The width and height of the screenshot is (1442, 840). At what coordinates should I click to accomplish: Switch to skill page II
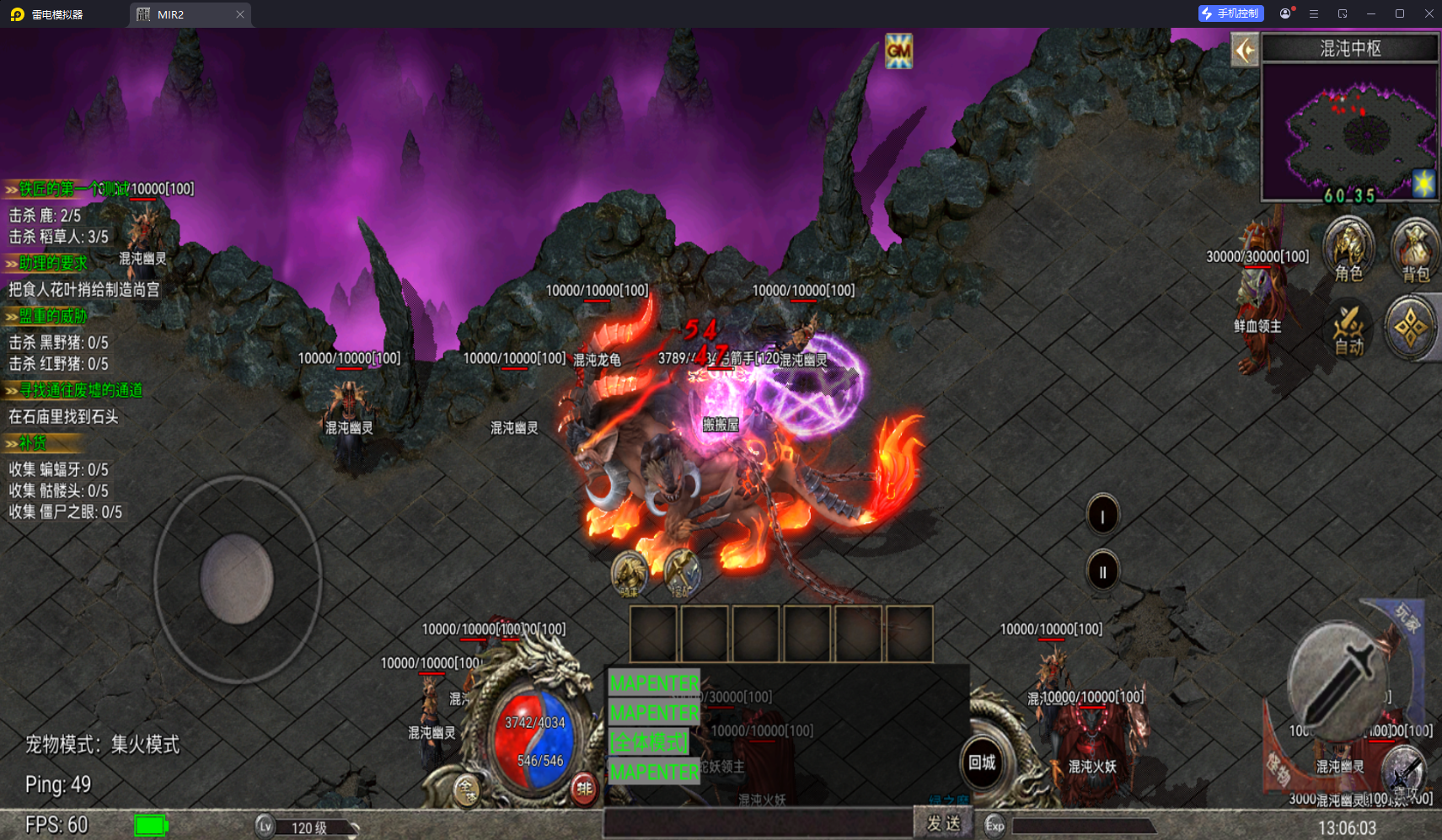(x=1102, y=571)
